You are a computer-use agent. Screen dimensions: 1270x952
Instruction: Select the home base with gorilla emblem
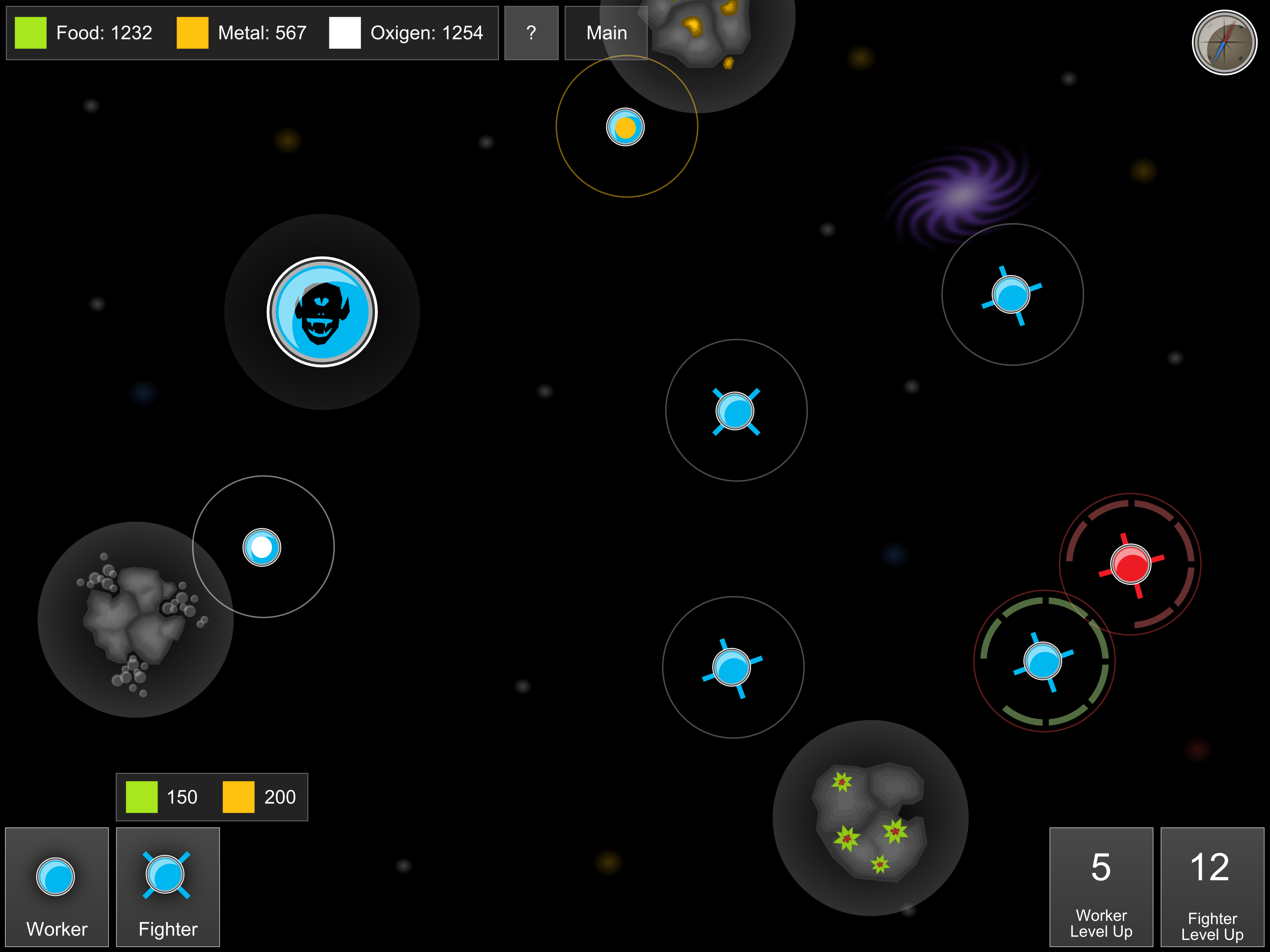coord(322,312)
